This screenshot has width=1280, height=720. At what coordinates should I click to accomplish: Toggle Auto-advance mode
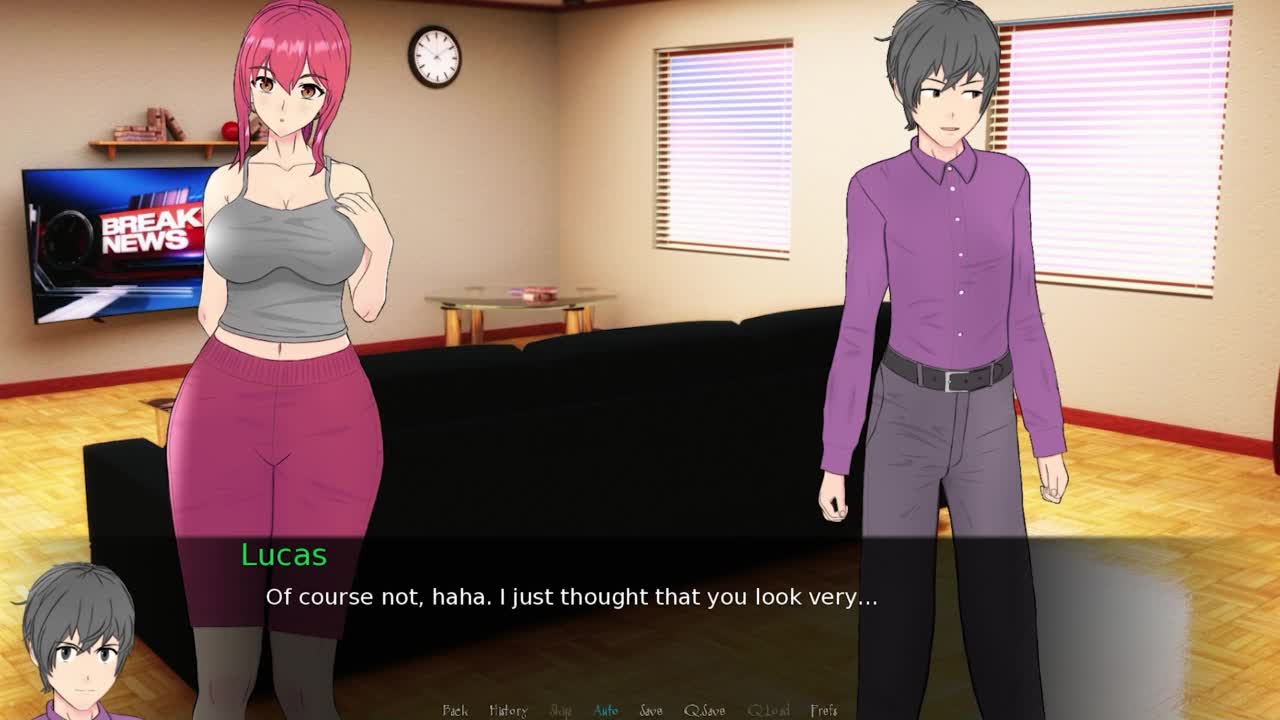coord(606,710)
